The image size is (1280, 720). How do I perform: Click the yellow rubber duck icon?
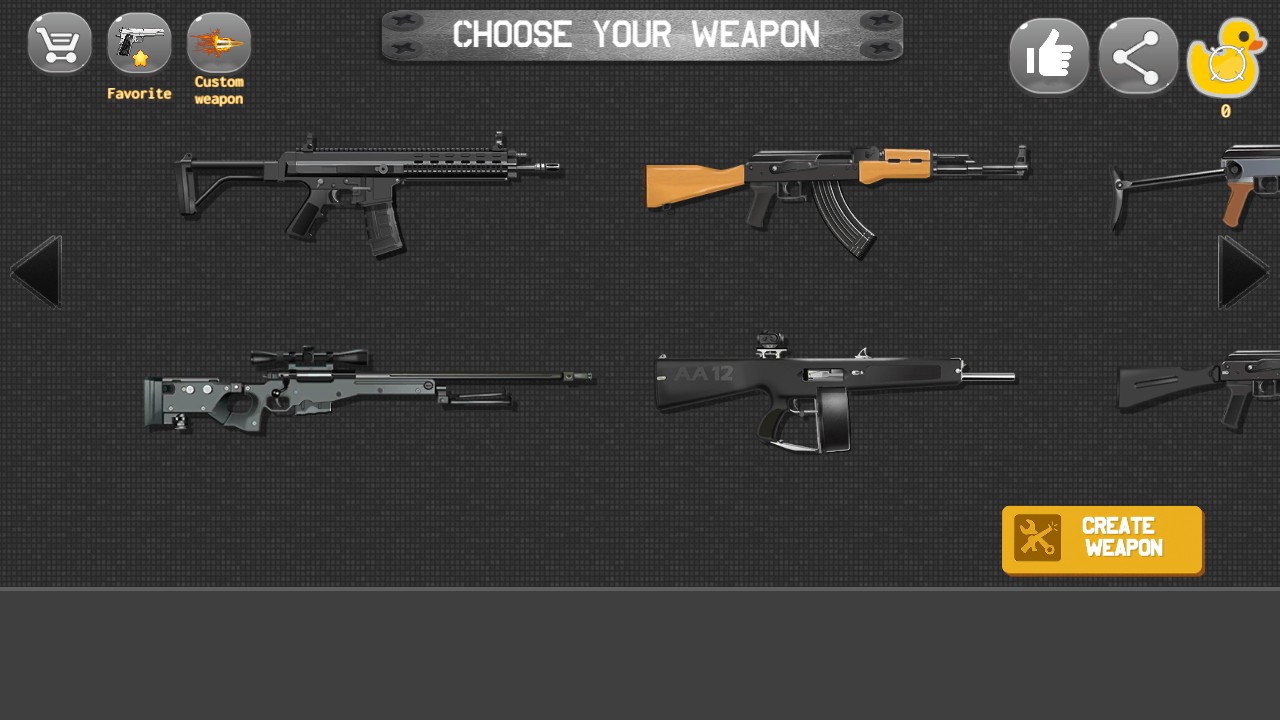tap(1226, 60)
